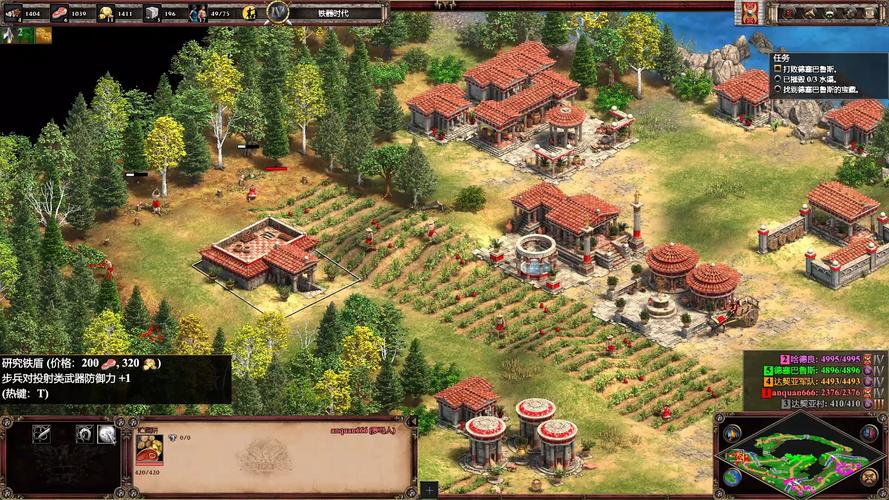Viewport: 889px width, 500px height.
Task: Click the Iron Age IV emblem
Action: coord(278,13)
